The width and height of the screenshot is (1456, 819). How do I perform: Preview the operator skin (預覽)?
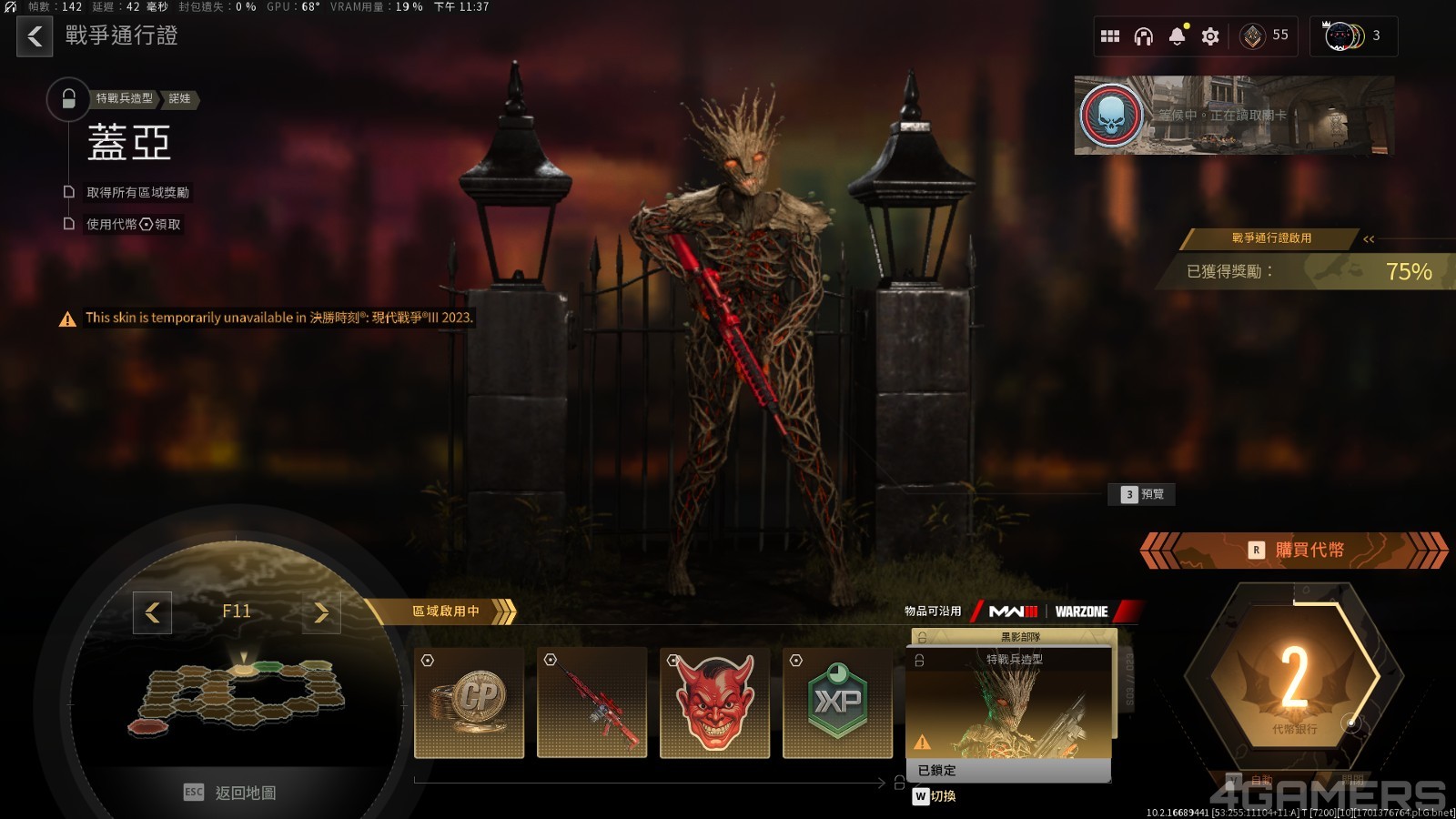point(1143,494)
